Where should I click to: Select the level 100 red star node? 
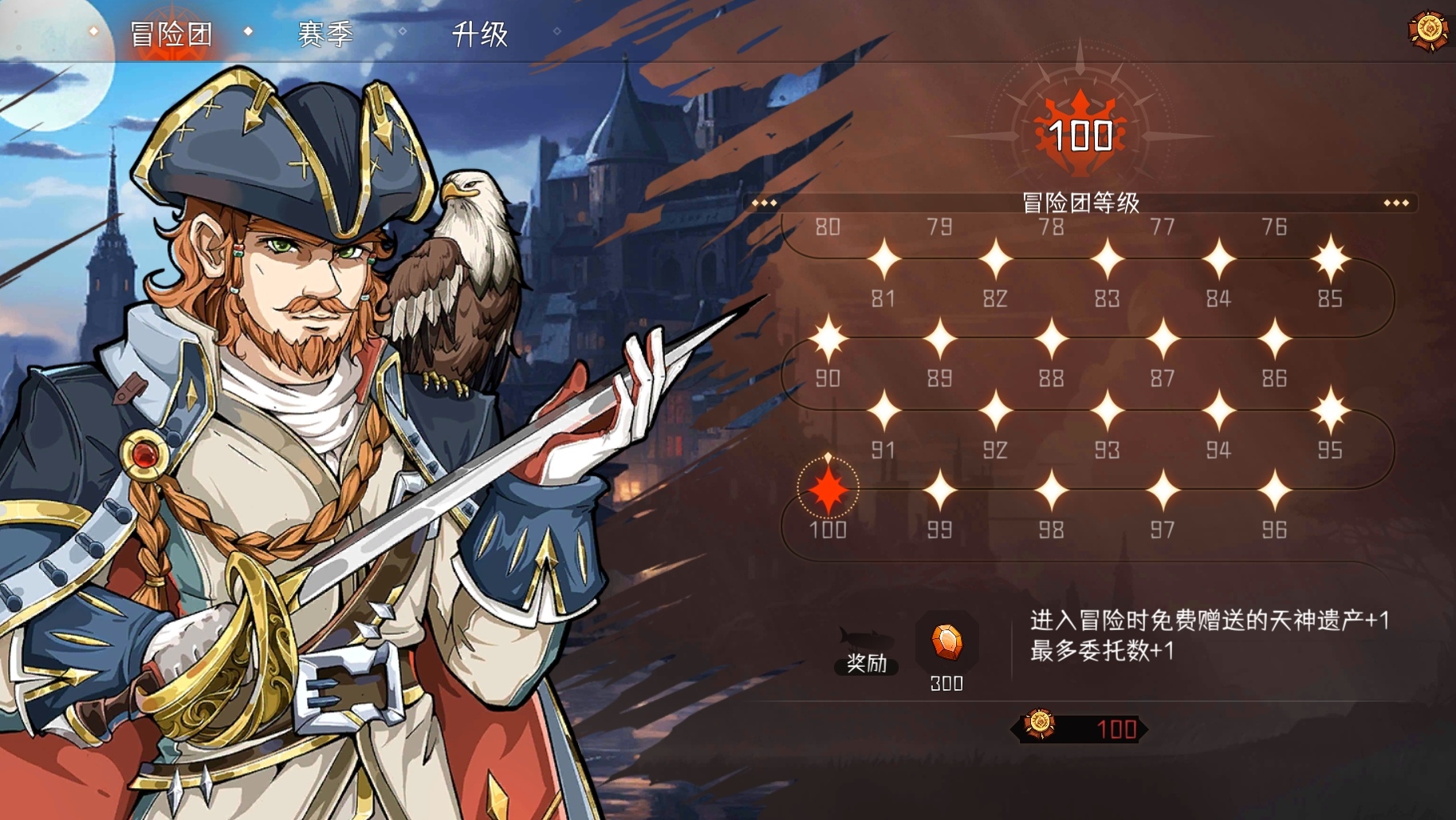828,489
